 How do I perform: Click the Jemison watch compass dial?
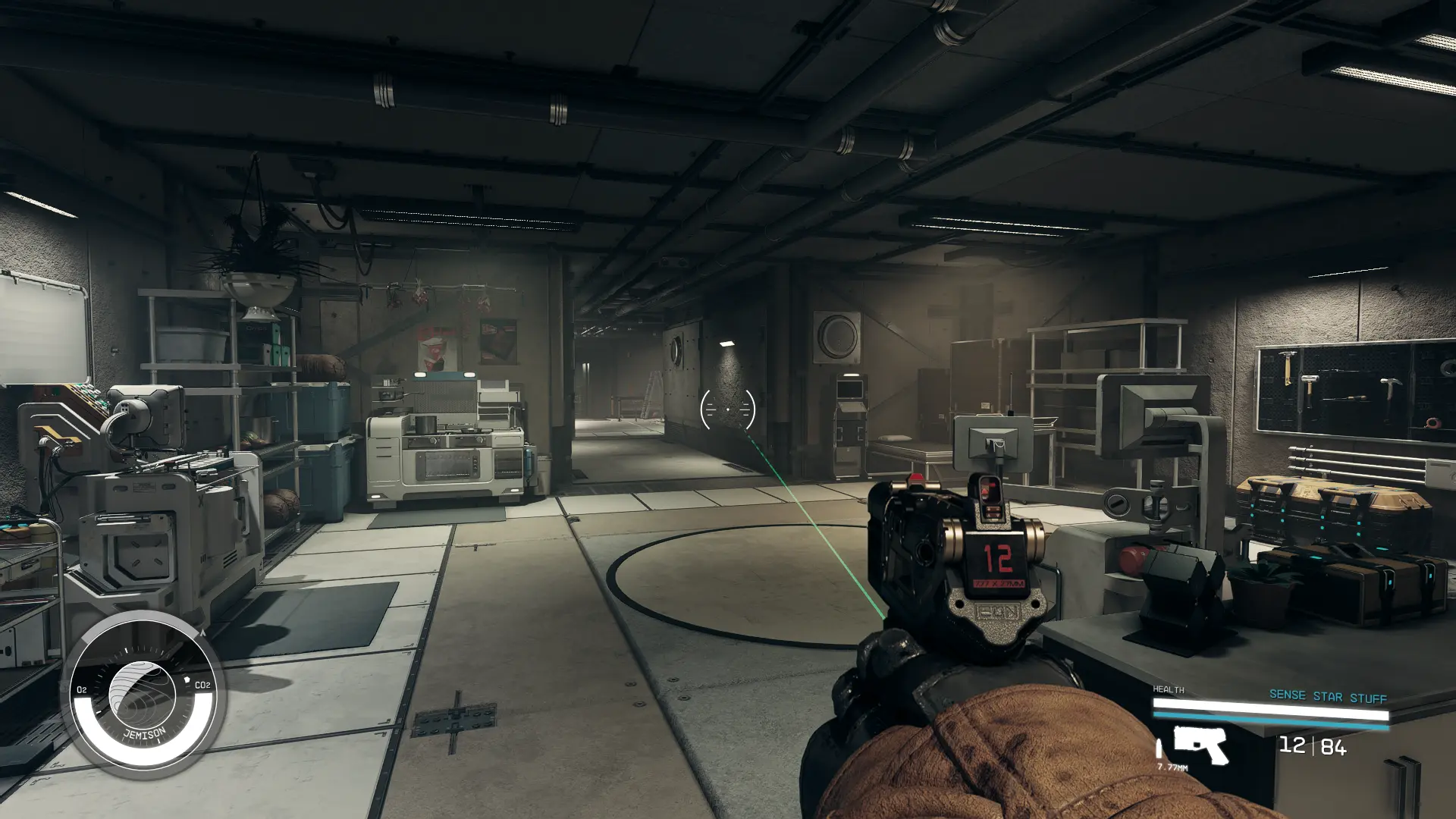pos(143,695)
